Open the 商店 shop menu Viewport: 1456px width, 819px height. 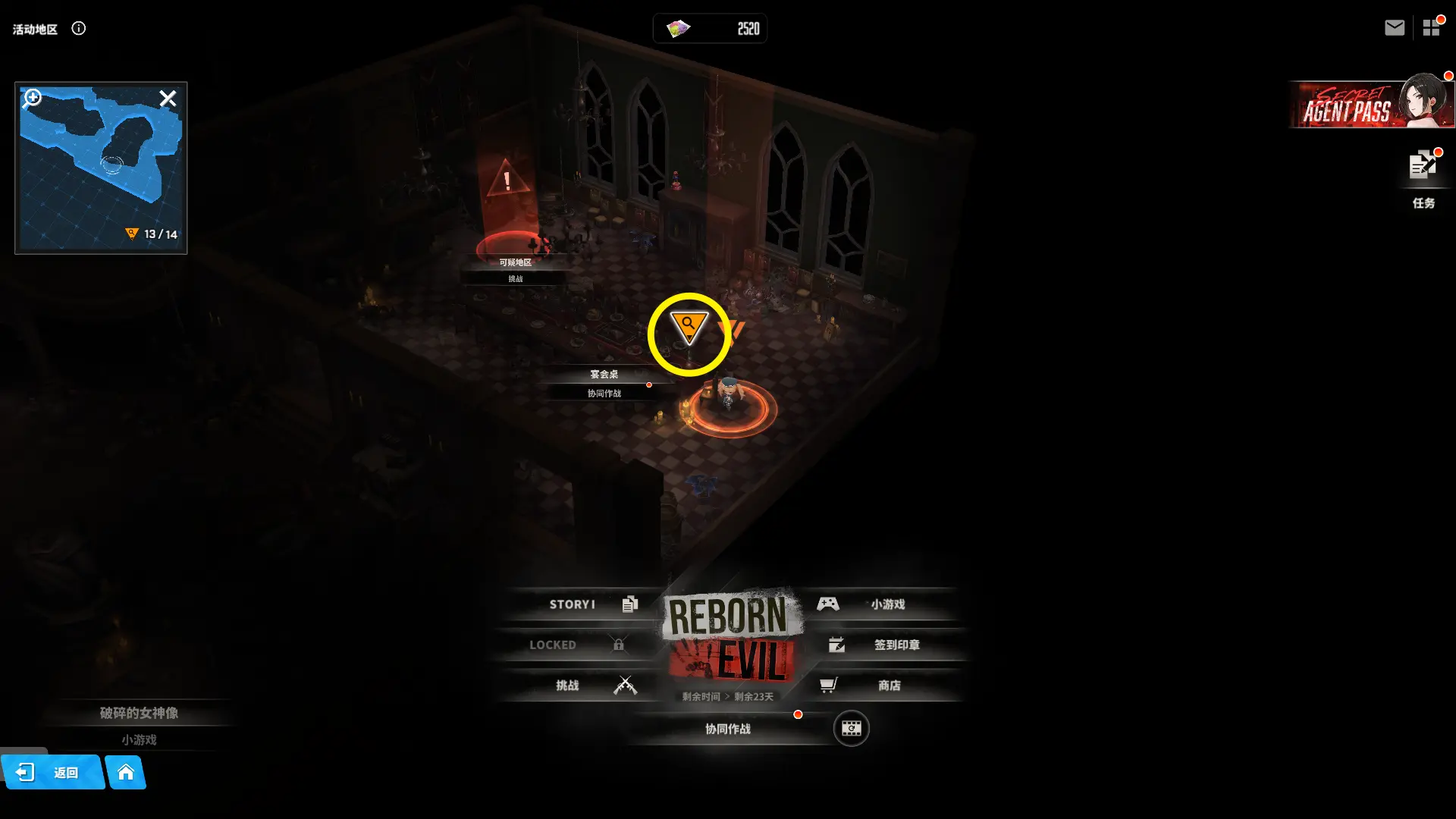pyautogui.click(x=880, y=686)
